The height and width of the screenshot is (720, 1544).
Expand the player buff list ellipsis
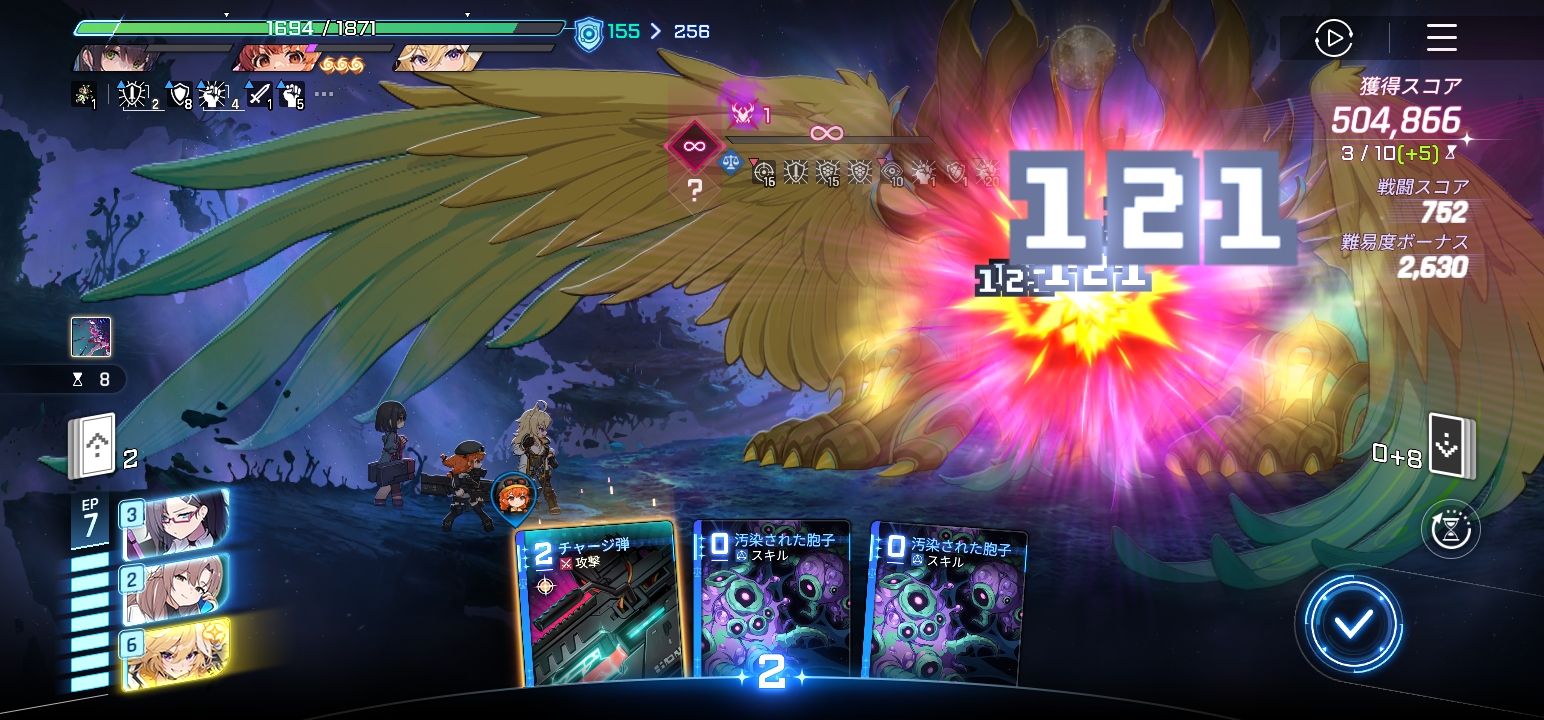(324, 95)
